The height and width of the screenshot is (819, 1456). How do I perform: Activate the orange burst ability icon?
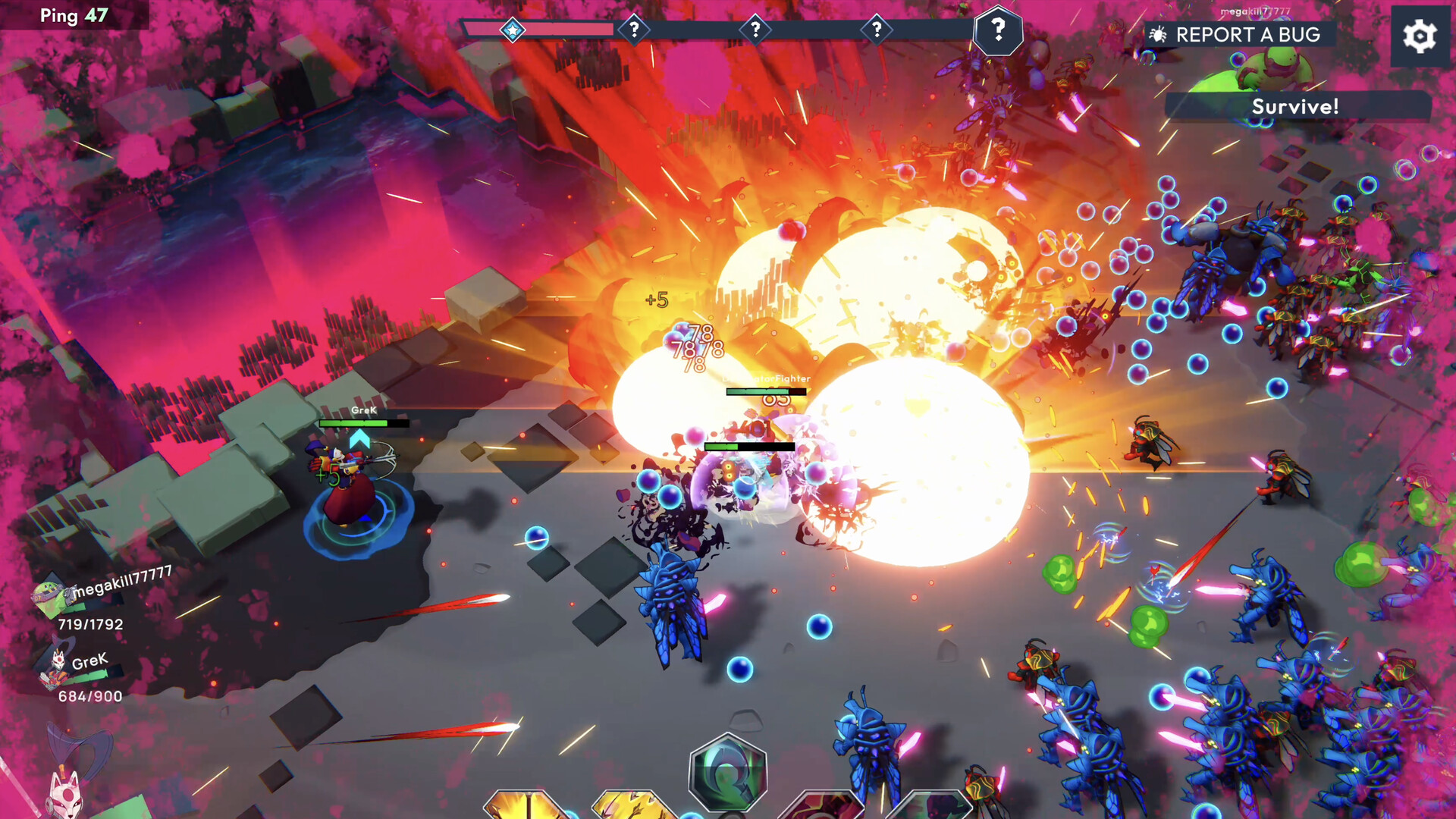pos(525,806)
